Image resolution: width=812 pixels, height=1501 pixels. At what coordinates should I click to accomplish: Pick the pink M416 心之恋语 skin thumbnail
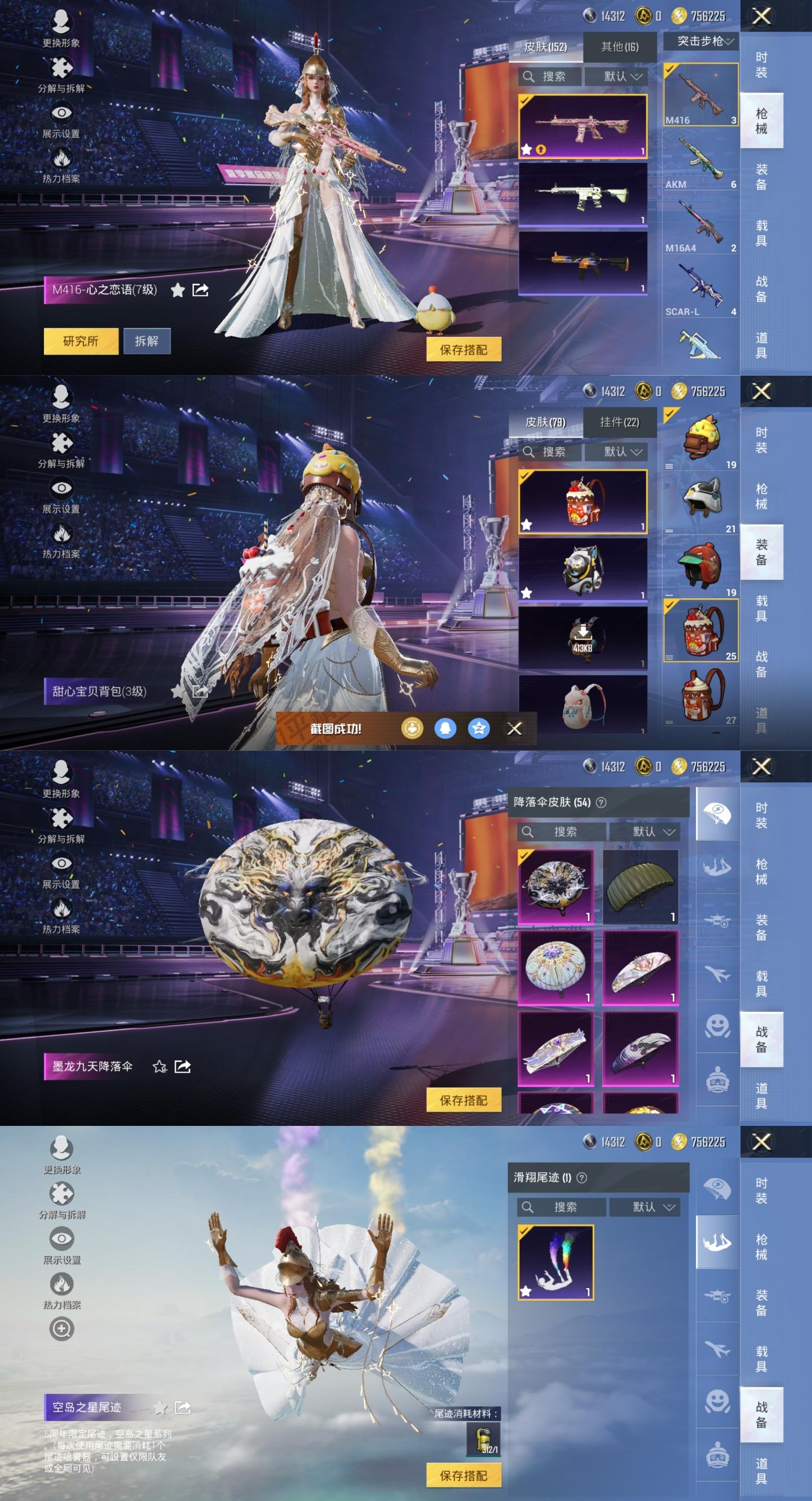pyautogui.click(x=582, y=126)
